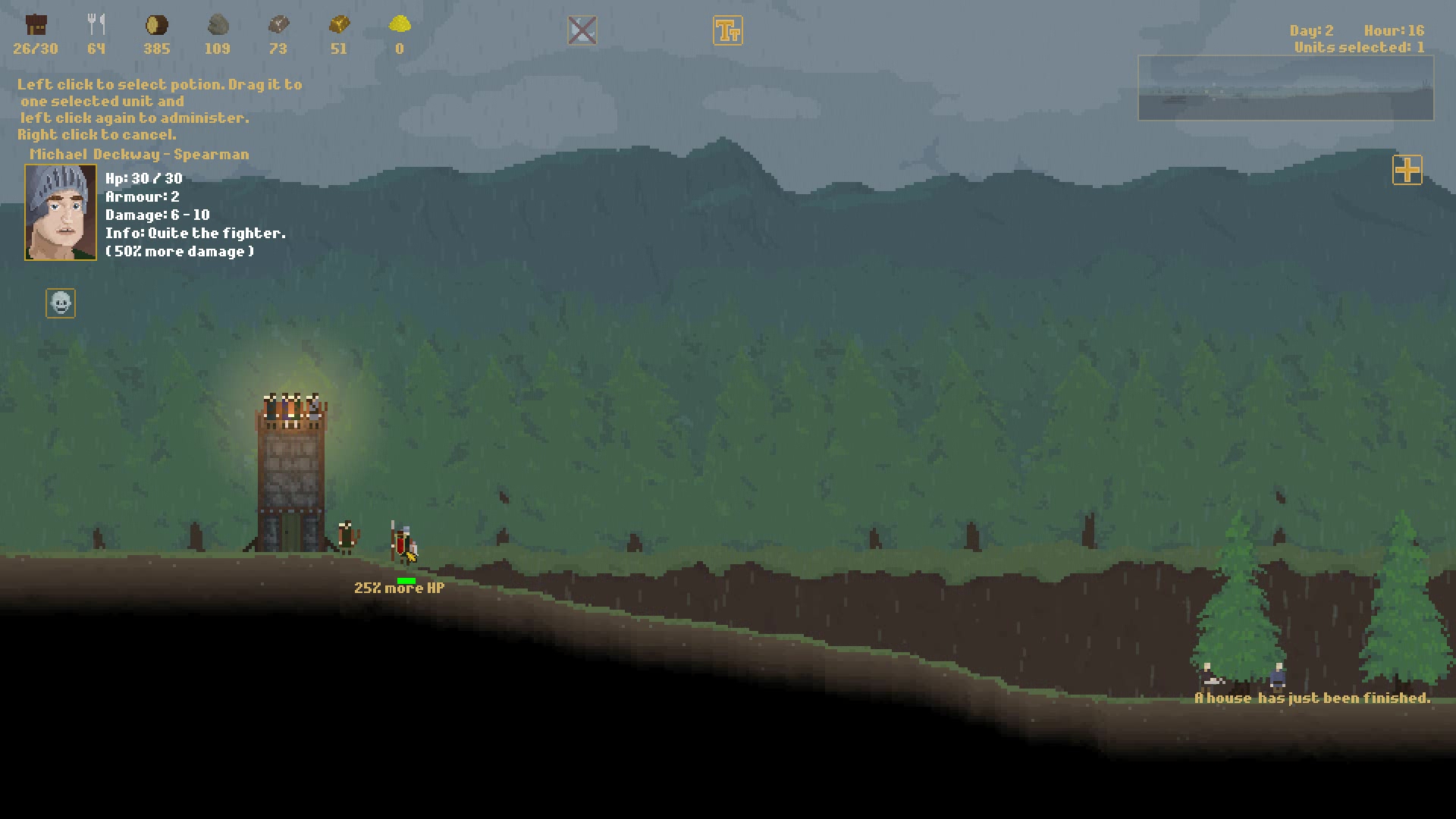This screenshot has width=1456, height=819.
Task: Open the skull deaths panel icon
Action: click(x=60, y=303)
